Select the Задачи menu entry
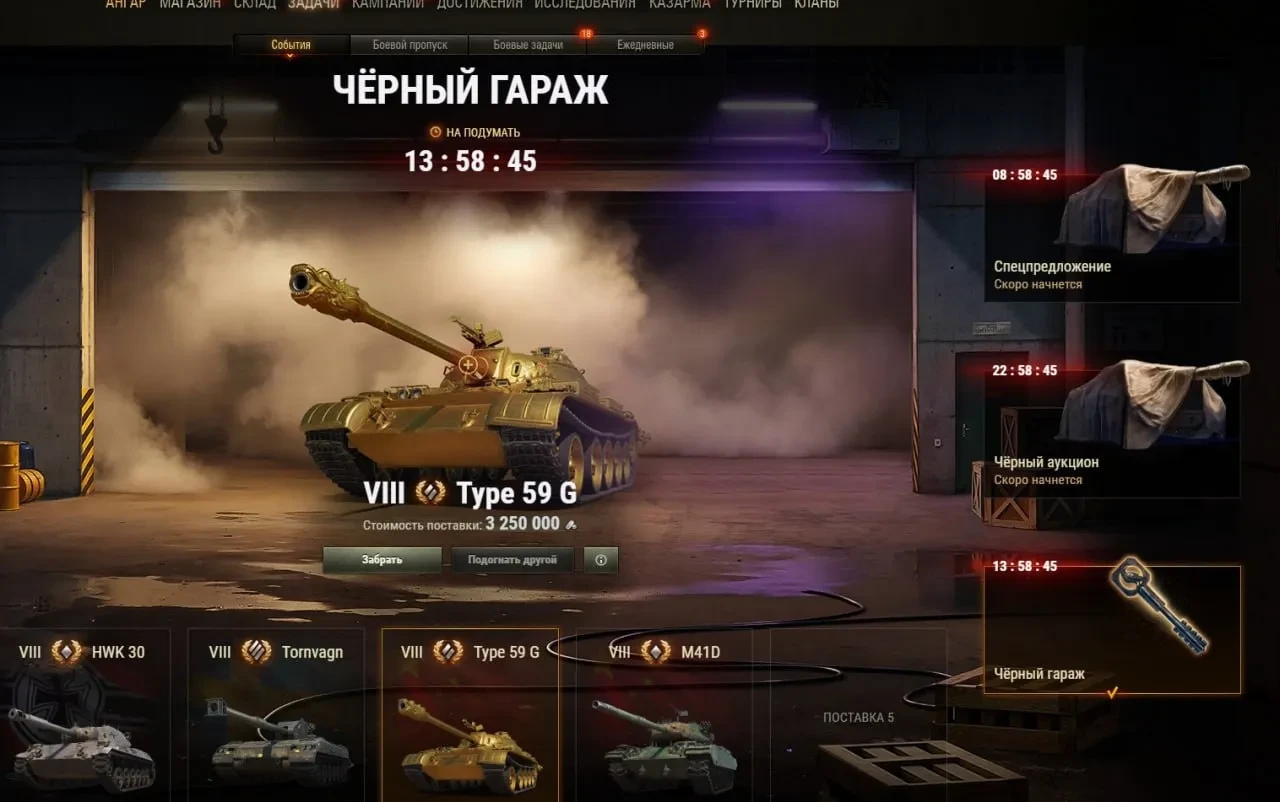The height and width of the screenshot is (802, 1280). tap(313, 5)
